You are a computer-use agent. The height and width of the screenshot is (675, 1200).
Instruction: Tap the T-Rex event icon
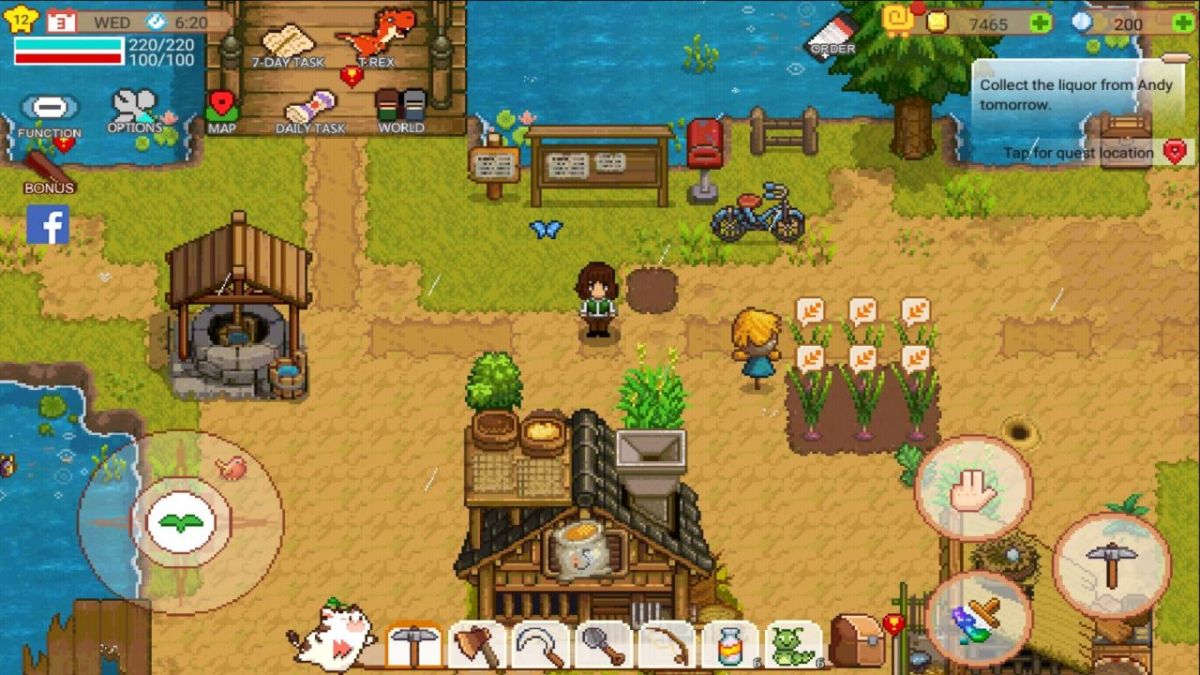click(x=376, y=36)
